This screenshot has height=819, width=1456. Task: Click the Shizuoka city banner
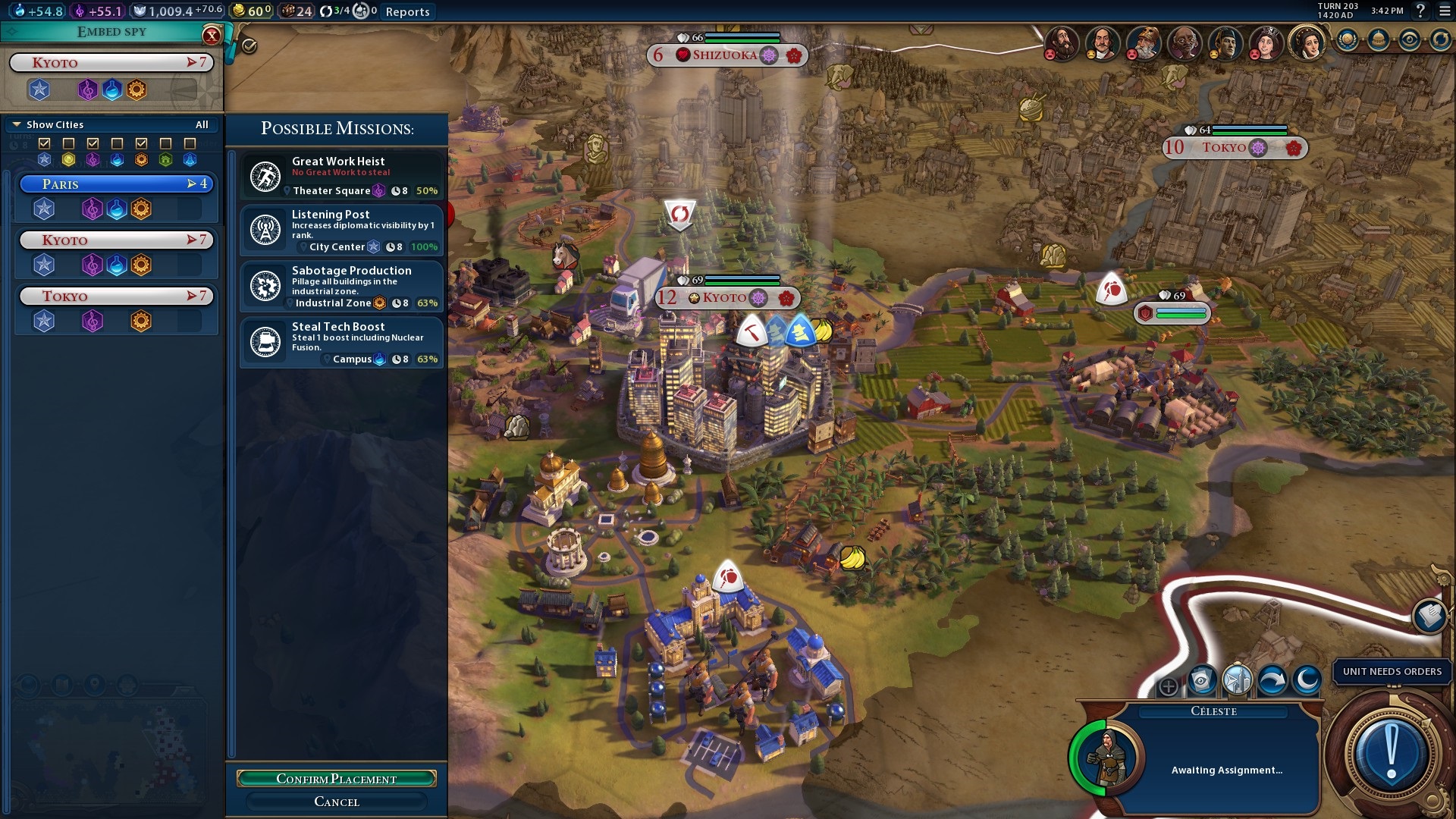point(726,55)
